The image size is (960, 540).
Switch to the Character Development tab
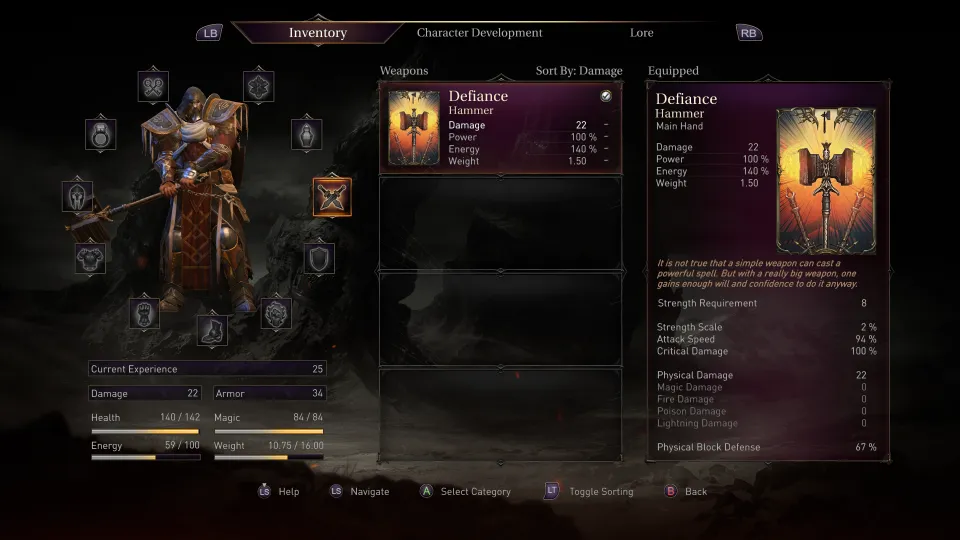(479, 33)
